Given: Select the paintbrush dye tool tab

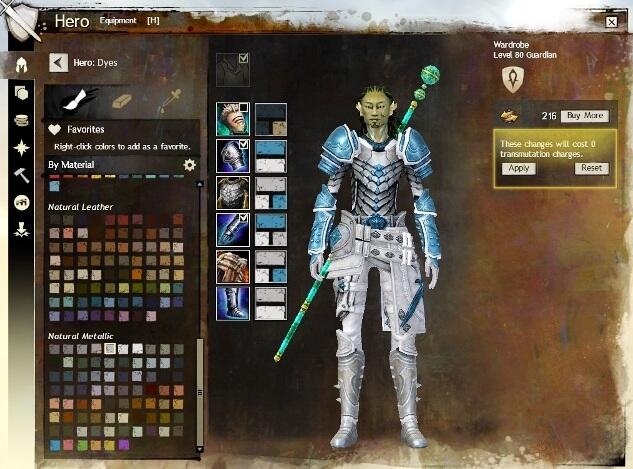Looking at the screenshot, I should click(x=75, y=100).
